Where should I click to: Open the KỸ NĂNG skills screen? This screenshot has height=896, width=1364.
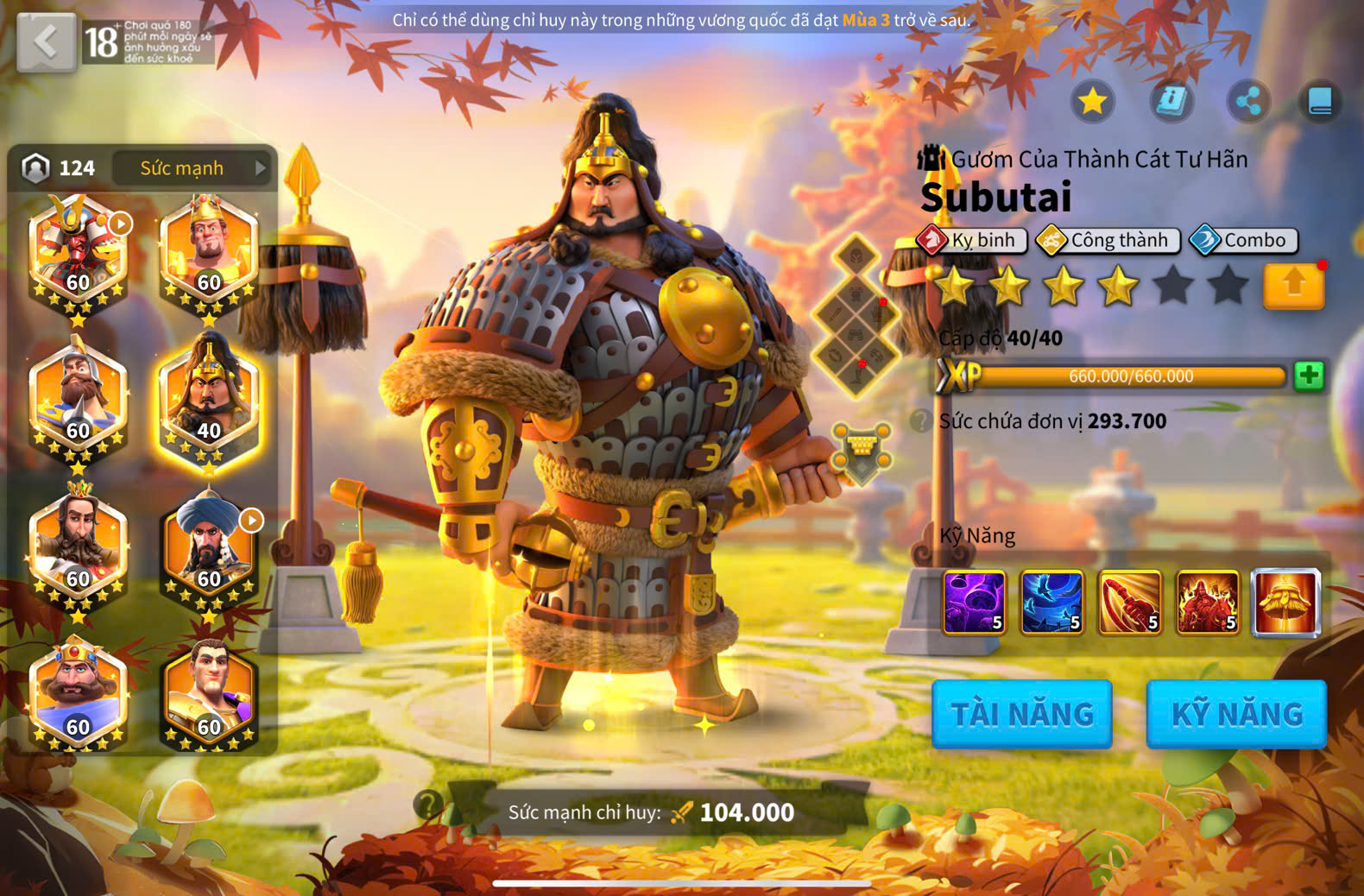pyautogui.click(x=1236, y=714)
